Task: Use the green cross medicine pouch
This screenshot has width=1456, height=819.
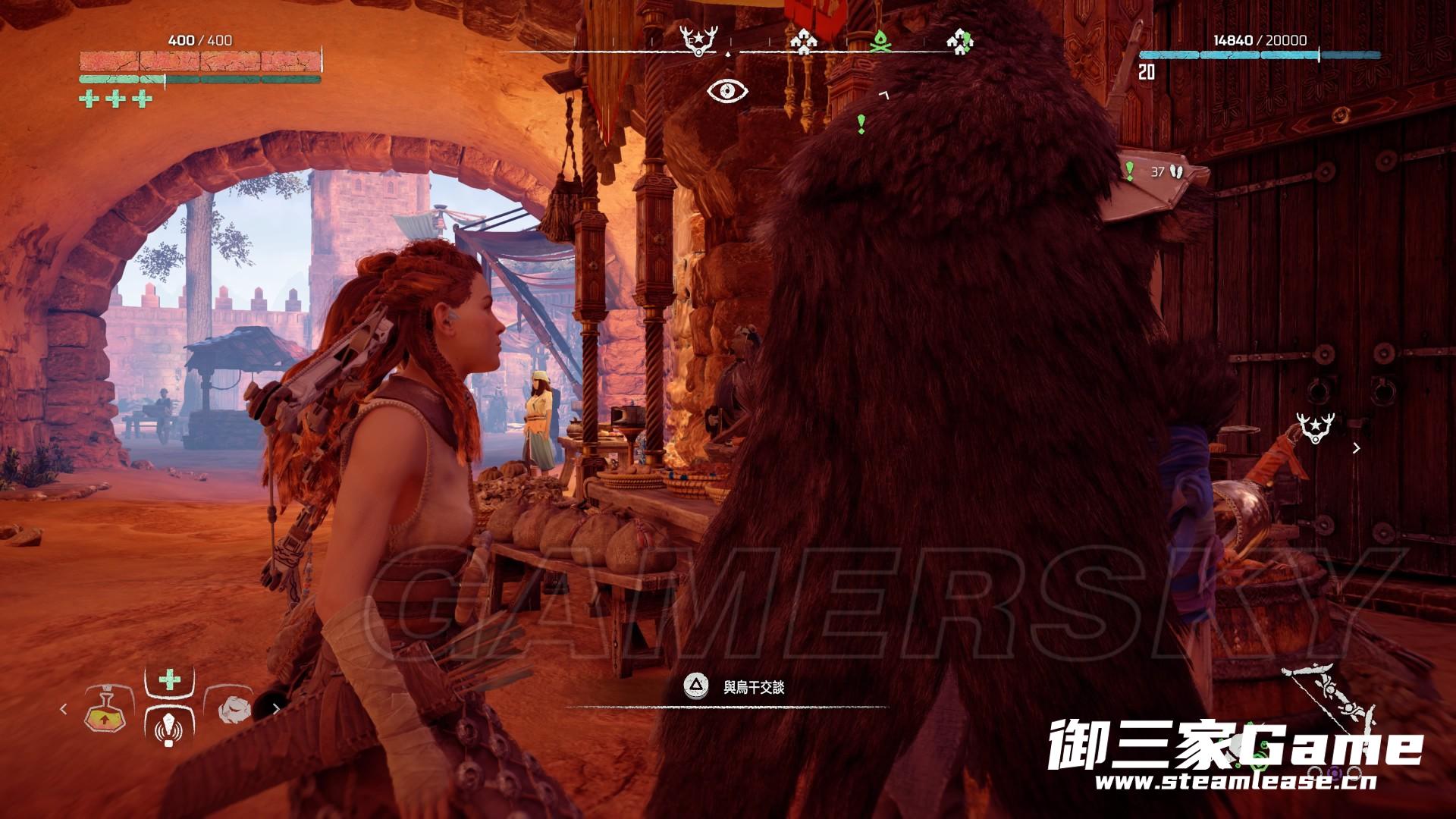Action: (x=169, y=679)
